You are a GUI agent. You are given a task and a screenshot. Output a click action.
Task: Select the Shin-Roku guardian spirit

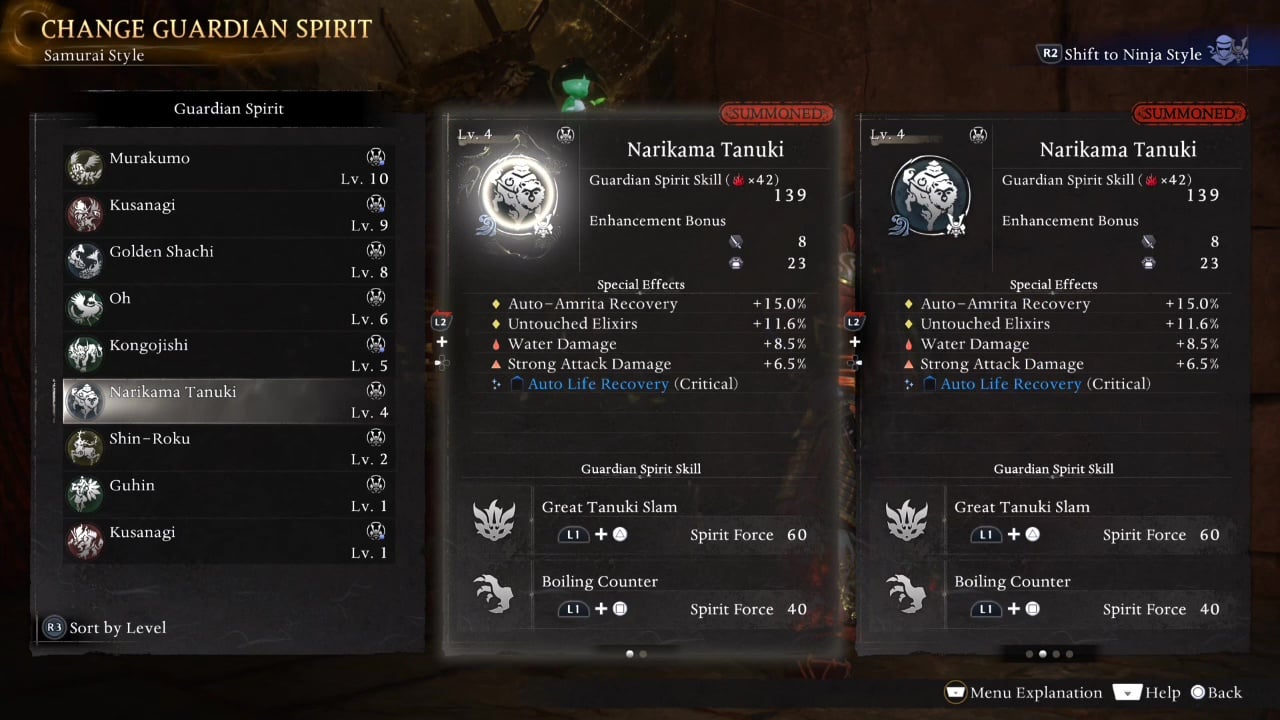click(x=228, y=448)
